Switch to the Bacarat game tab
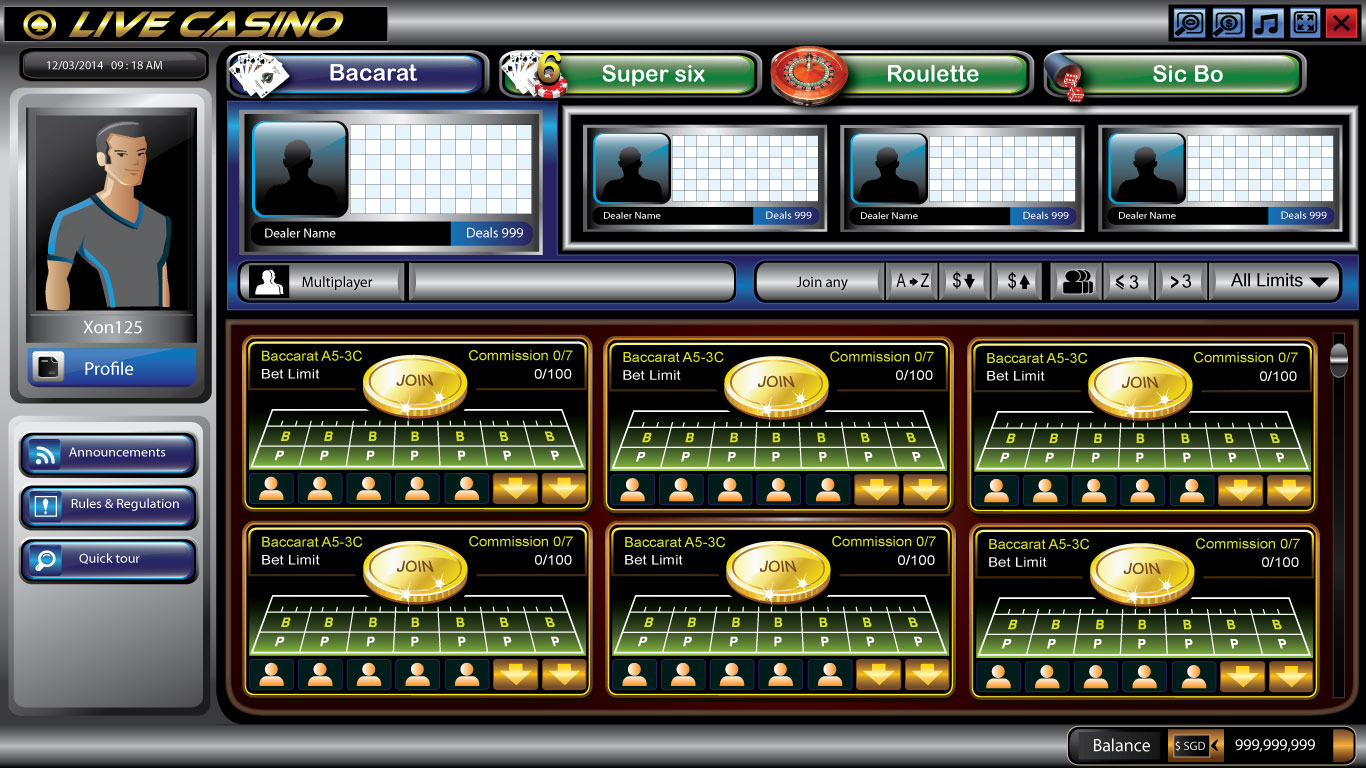This screenshot has height=768, width=1366. point(372,74)
